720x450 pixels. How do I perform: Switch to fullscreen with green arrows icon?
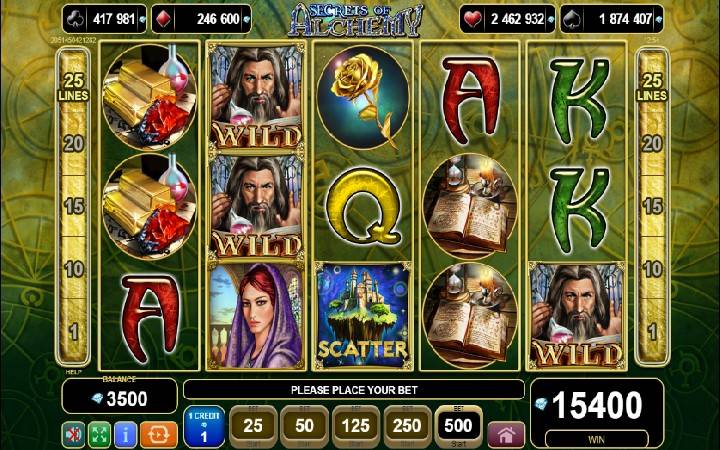point(99,434)
